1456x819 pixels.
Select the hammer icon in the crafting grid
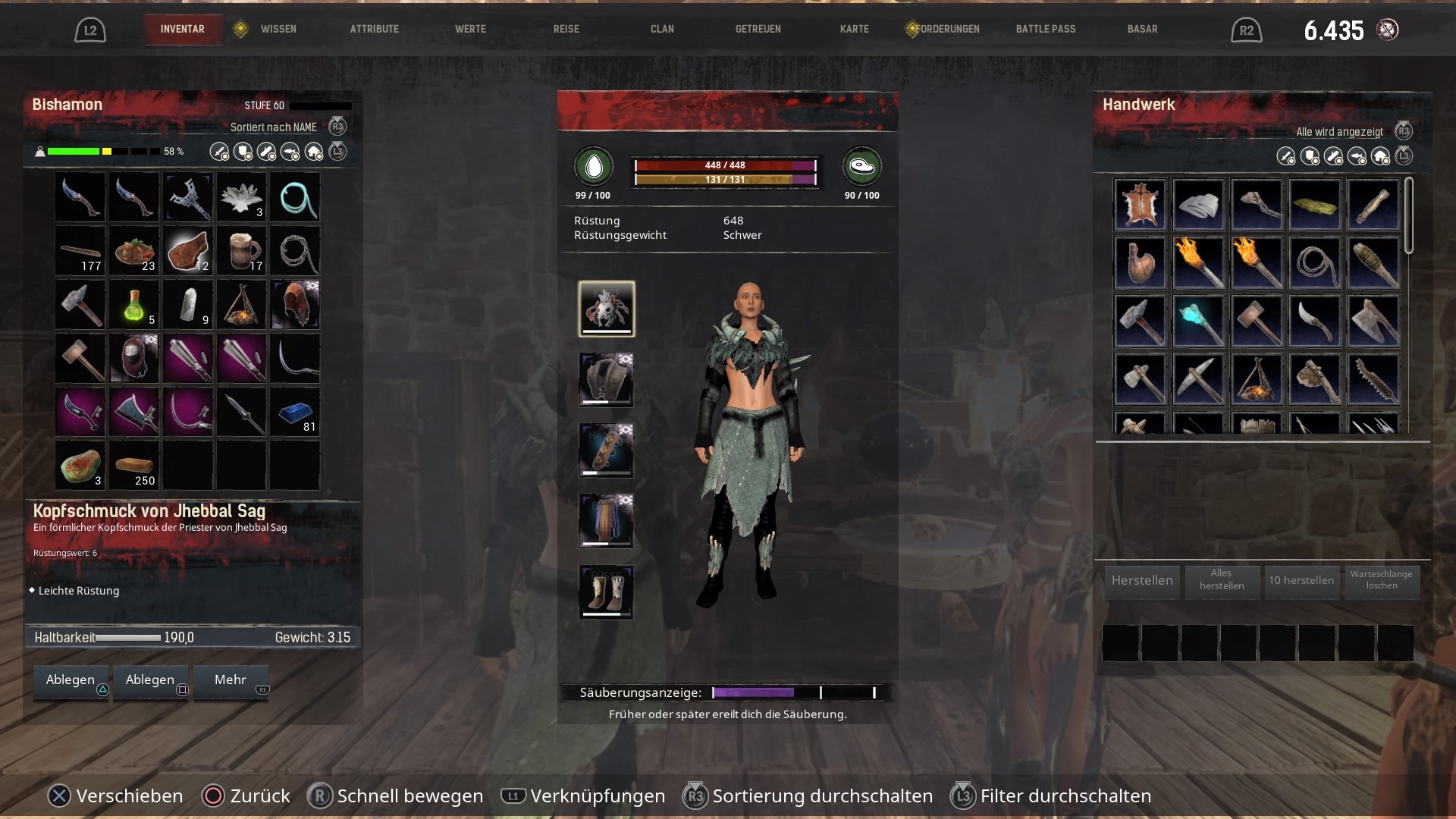click(1141, 321)
